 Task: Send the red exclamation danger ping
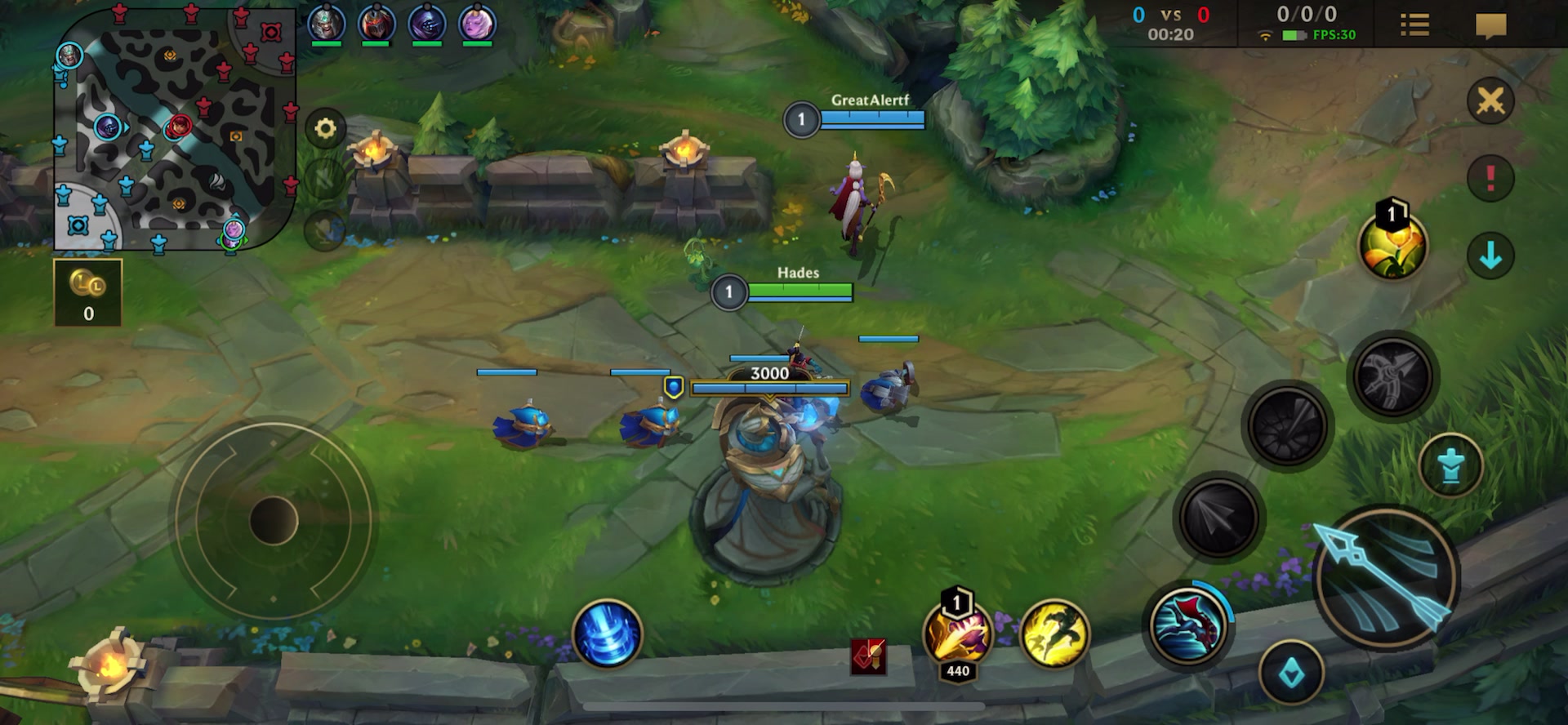click(x=1490, y=178)
